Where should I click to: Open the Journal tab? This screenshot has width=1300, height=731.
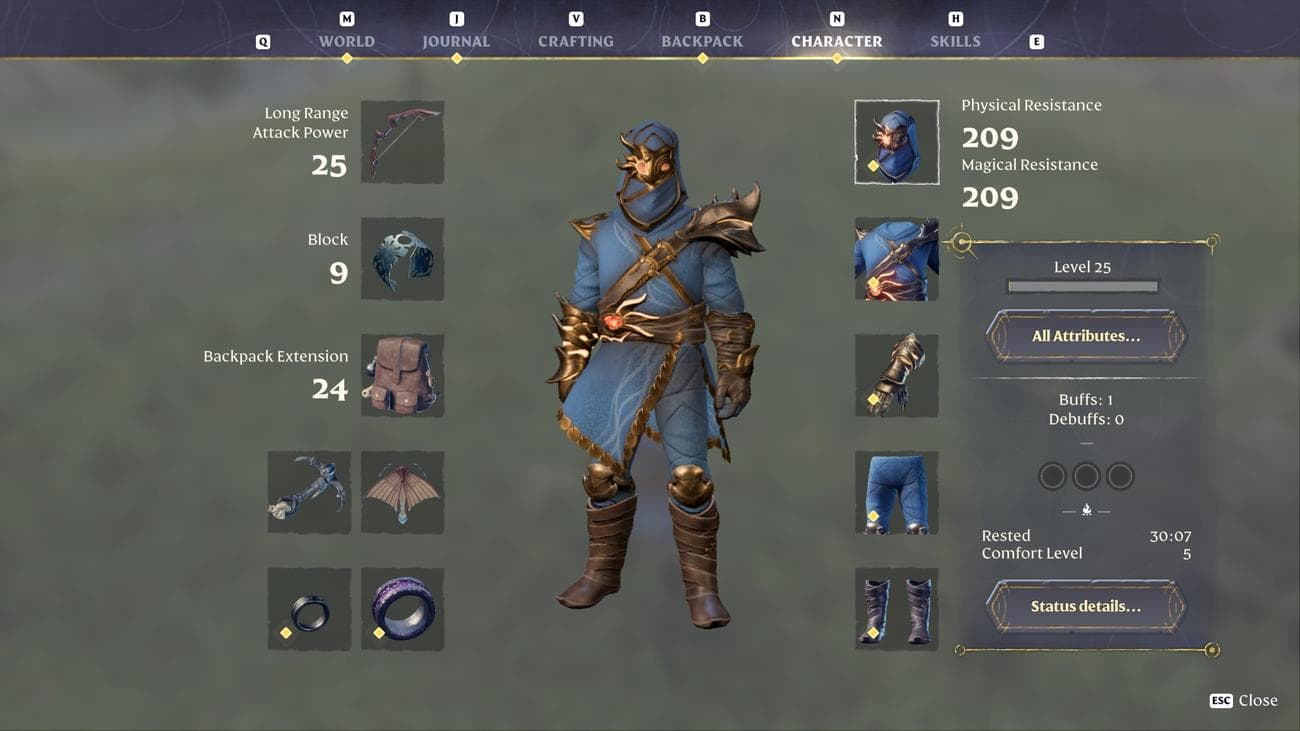[456, 41]
